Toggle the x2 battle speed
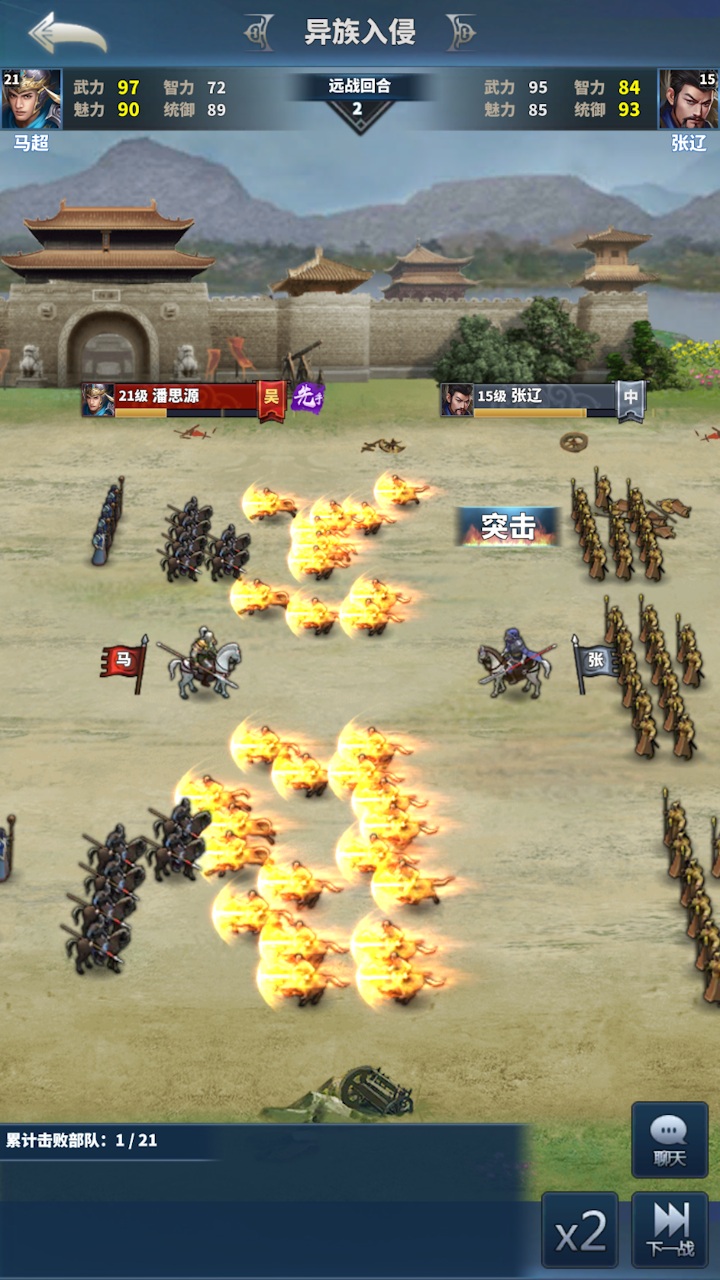Image resolution: width=720 pixels, height=1280 pixels. [580, 1230]
